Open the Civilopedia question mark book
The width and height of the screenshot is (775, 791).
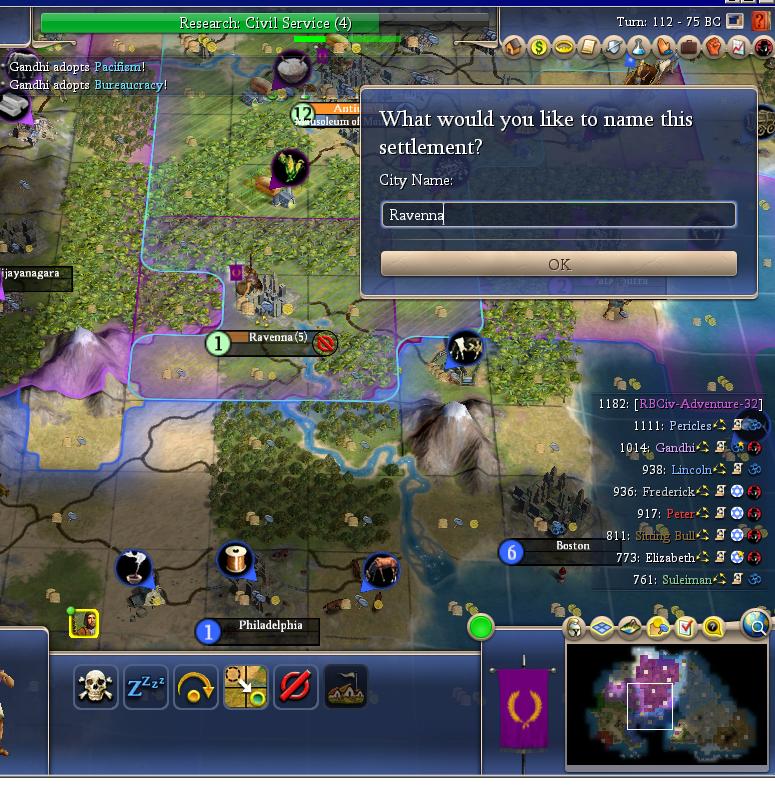click(761, 21)
